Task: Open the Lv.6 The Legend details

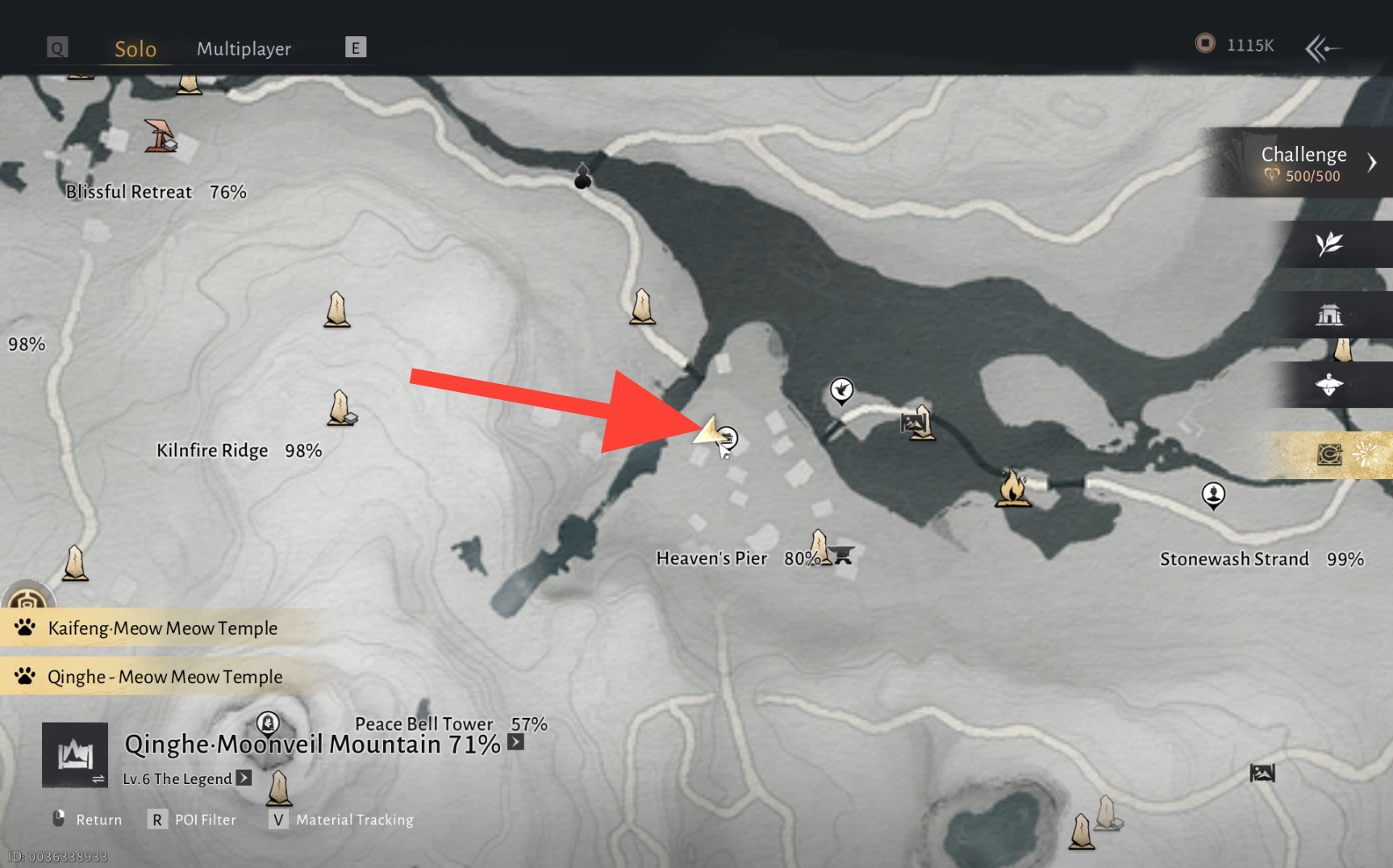Action: [x=244, y=778]
